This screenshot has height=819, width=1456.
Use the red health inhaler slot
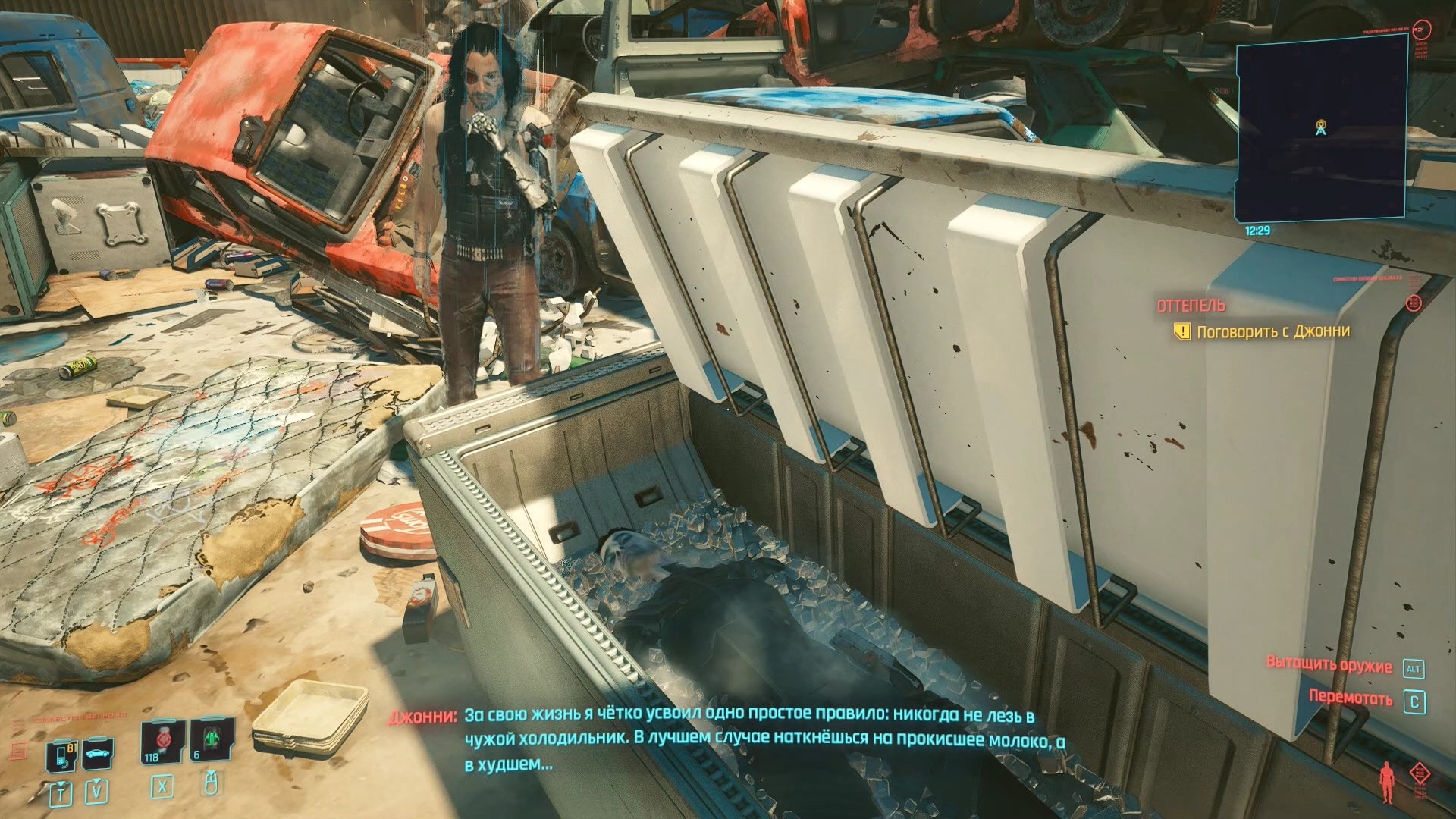[x=162, y=741]
